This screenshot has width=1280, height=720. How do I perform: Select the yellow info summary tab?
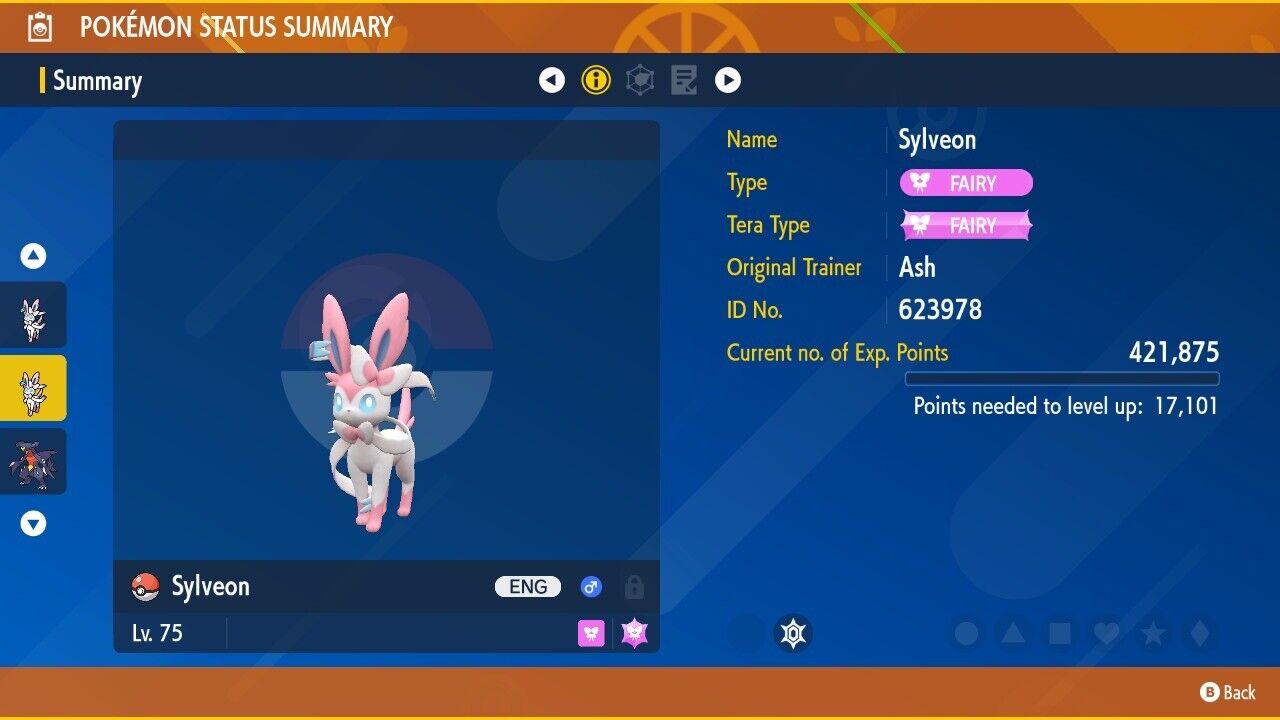(596, 80)
